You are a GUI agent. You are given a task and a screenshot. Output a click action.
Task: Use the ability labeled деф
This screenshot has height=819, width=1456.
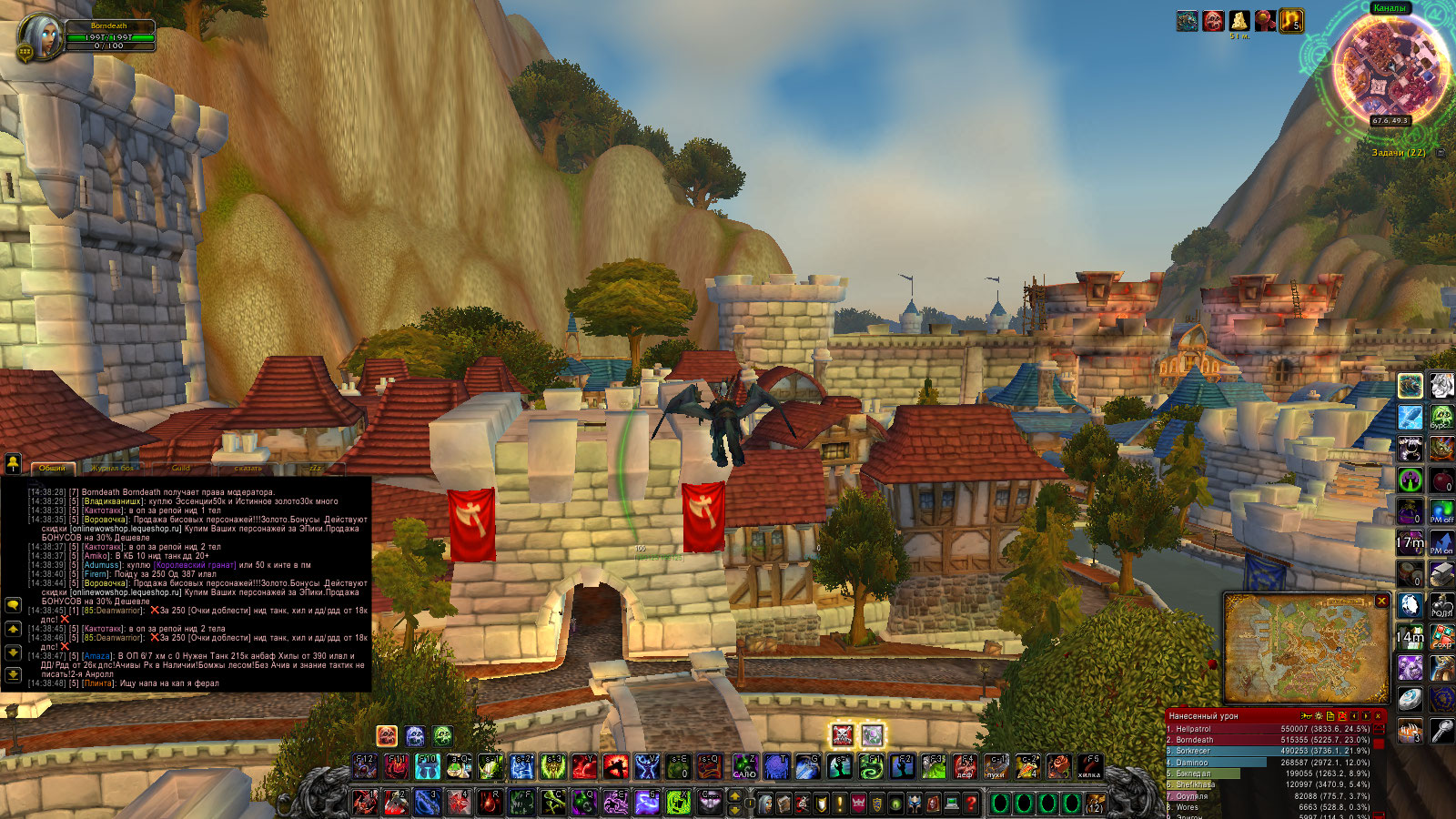(x=965, y=767)
